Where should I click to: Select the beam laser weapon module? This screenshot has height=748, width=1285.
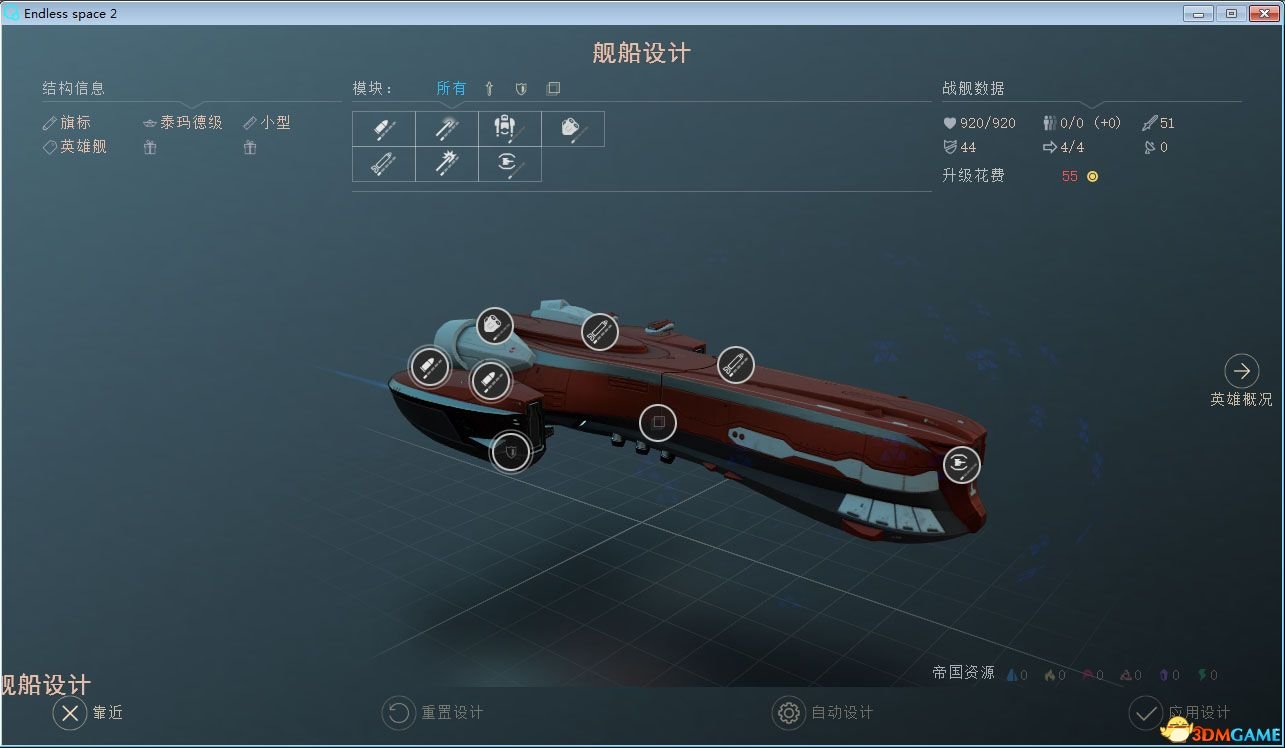tap(446, 128)
